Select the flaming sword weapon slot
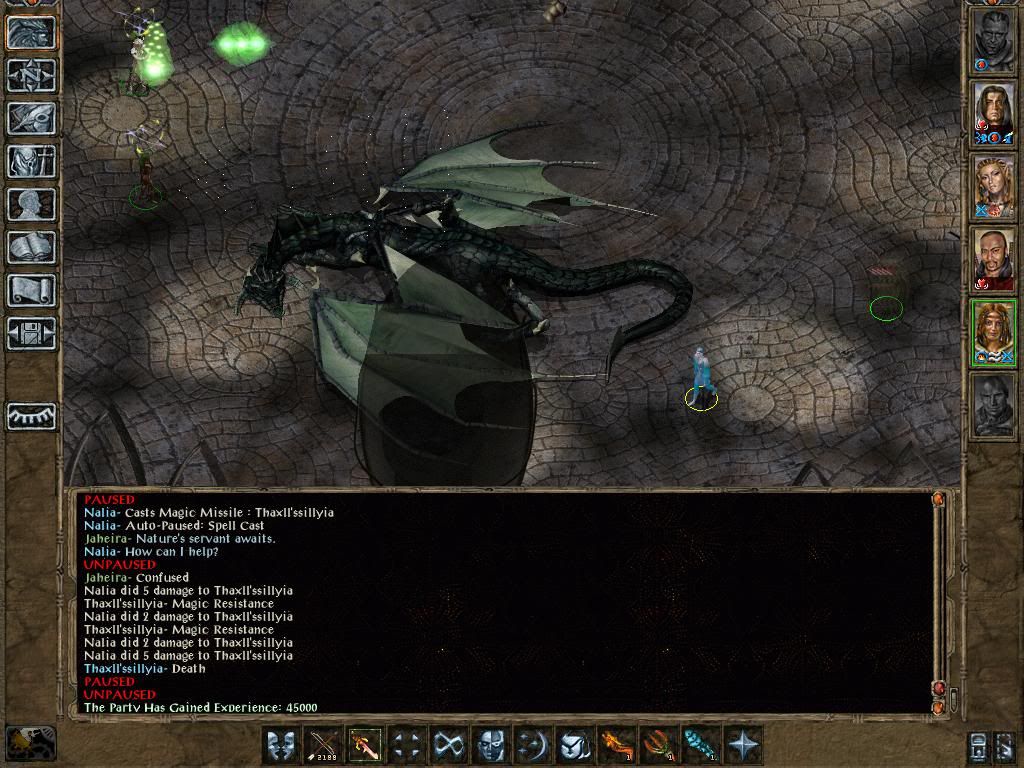Image resolution: width=1024 pixels, height=768 pixels. [x=364, y=746]
